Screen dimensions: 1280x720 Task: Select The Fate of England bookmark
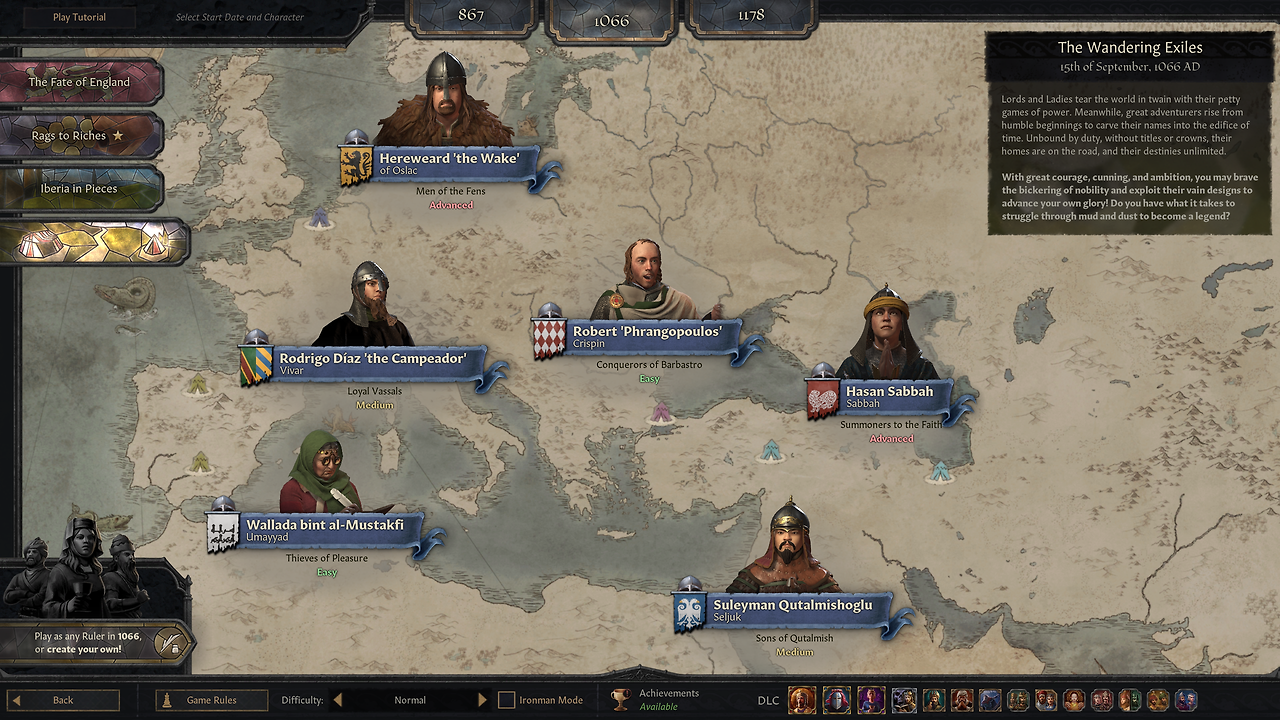79,82
